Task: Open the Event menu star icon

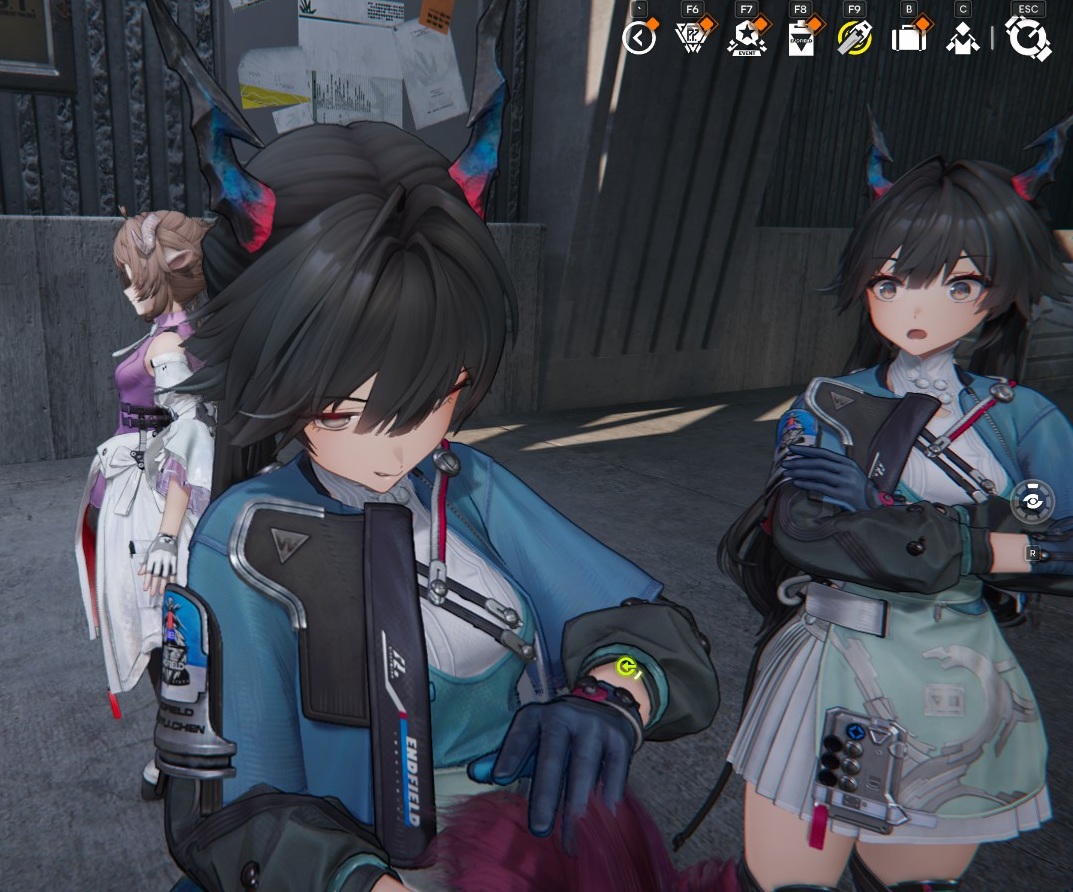Action: pos(746,38)
